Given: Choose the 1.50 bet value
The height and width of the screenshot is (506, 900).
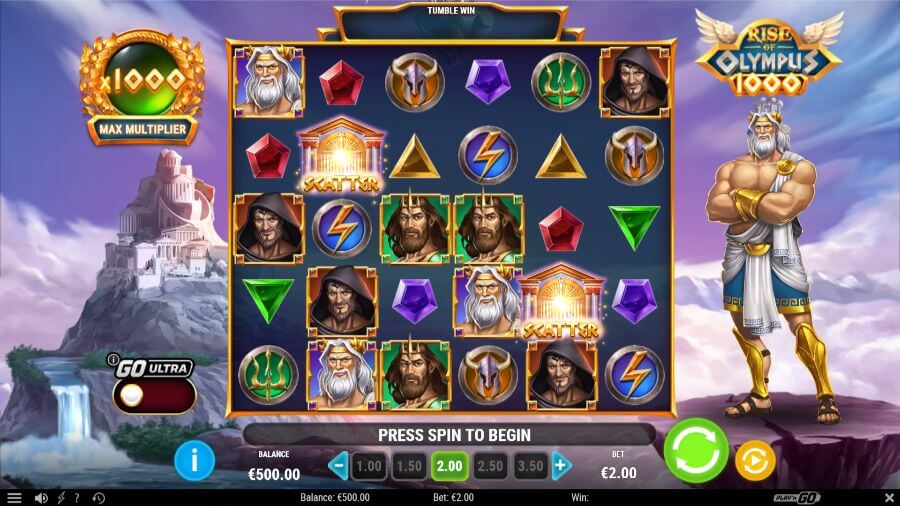Looking at the screenshot, I should point(409,466).
